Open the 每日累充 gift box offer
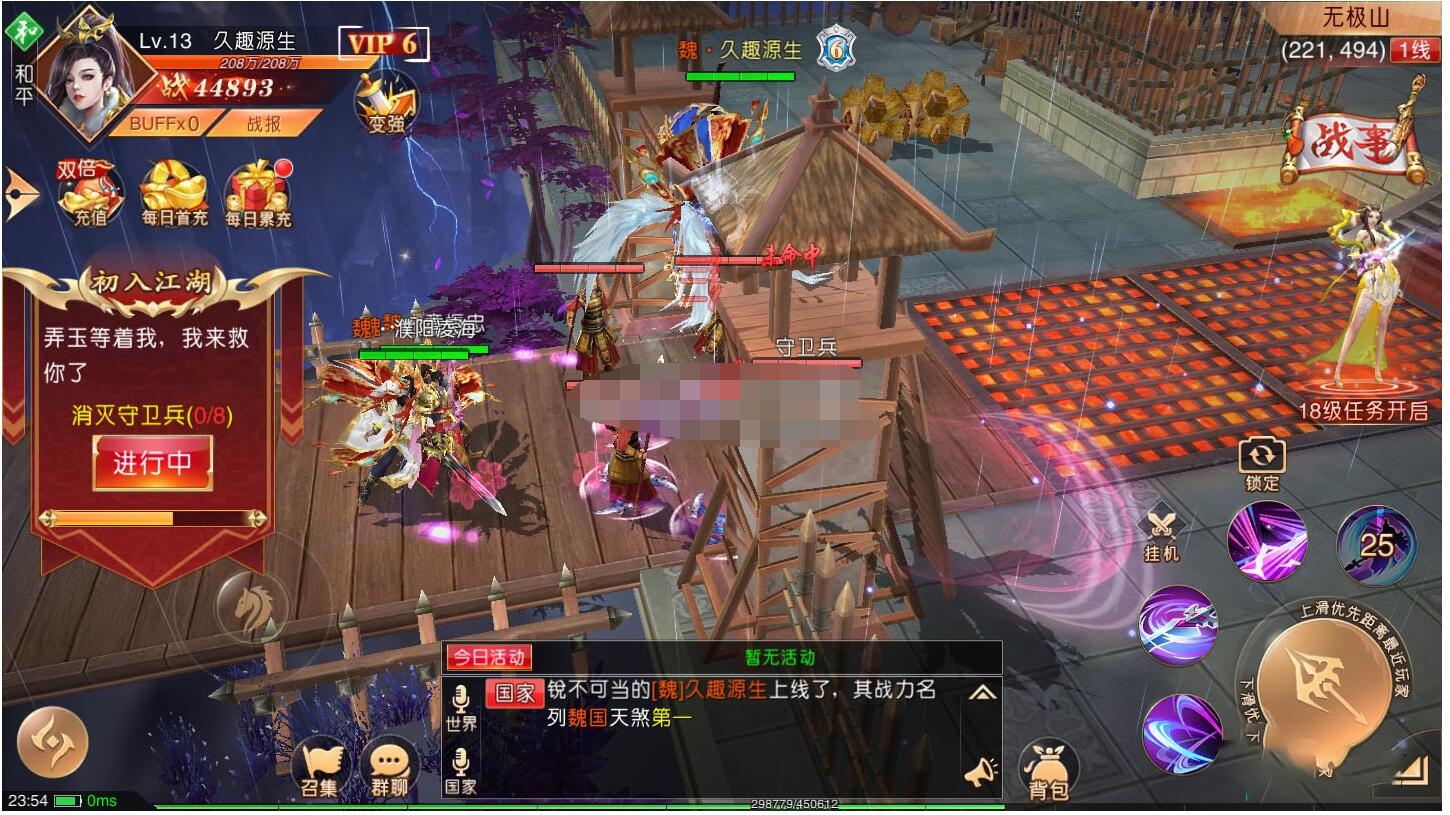The image size is (1450, 815). 257,193
